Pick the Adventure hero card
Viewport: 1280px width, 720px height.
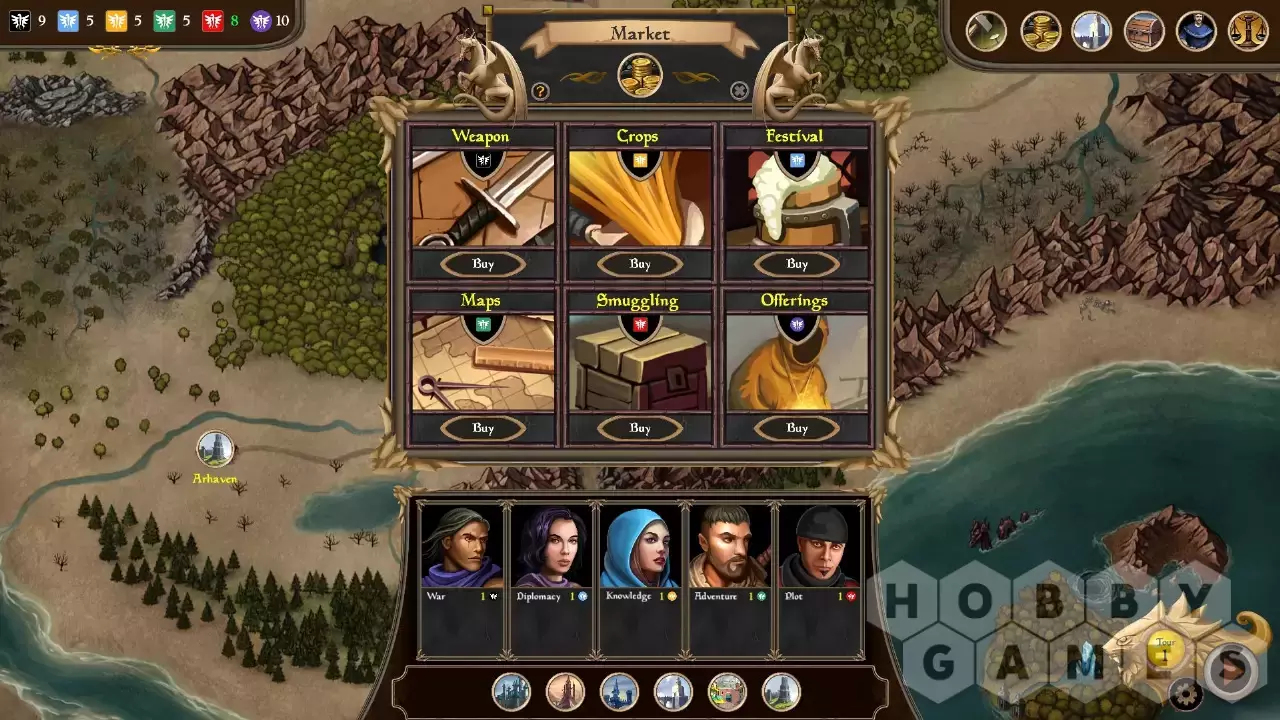click(729, 580)
